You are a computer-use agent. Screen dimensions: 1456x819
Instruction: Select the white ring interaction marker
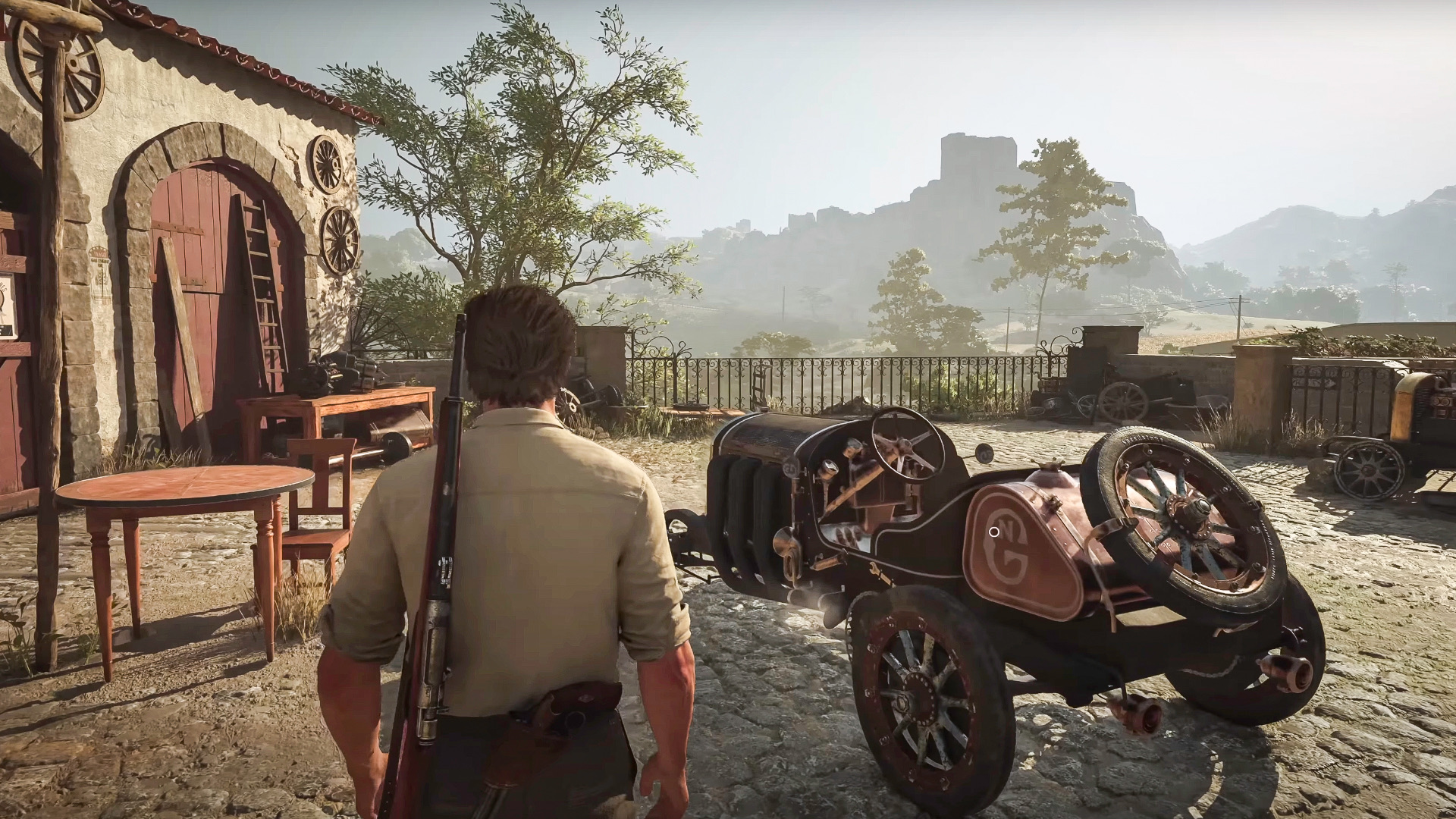[x=993, y=532]
